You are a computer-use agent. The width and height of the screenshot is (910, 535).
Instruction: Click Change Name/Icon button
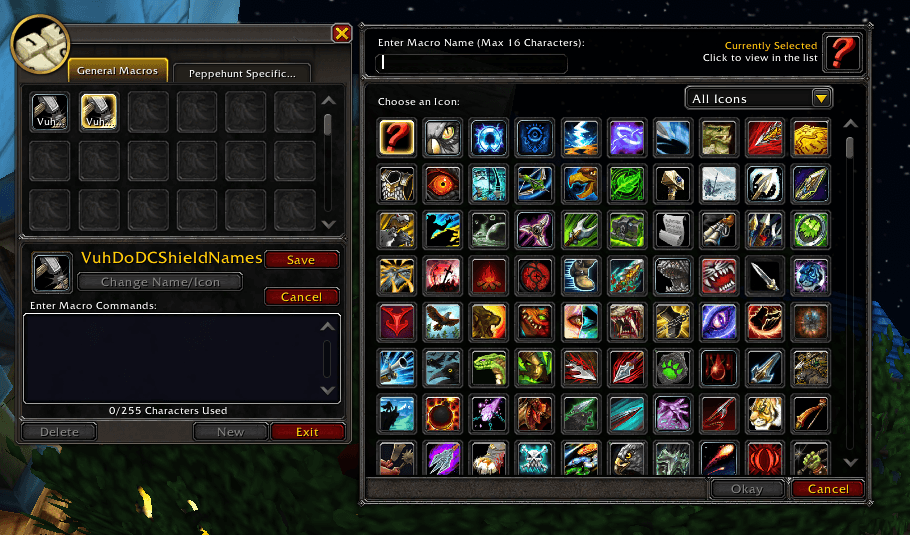click(x=159, y=282)
